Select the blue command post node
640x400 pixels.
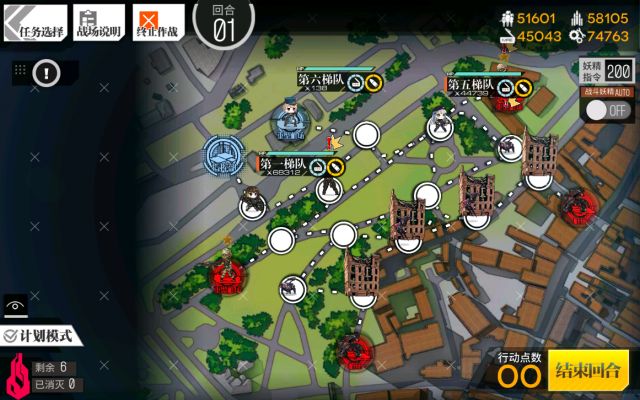click(x=223, y=155)
